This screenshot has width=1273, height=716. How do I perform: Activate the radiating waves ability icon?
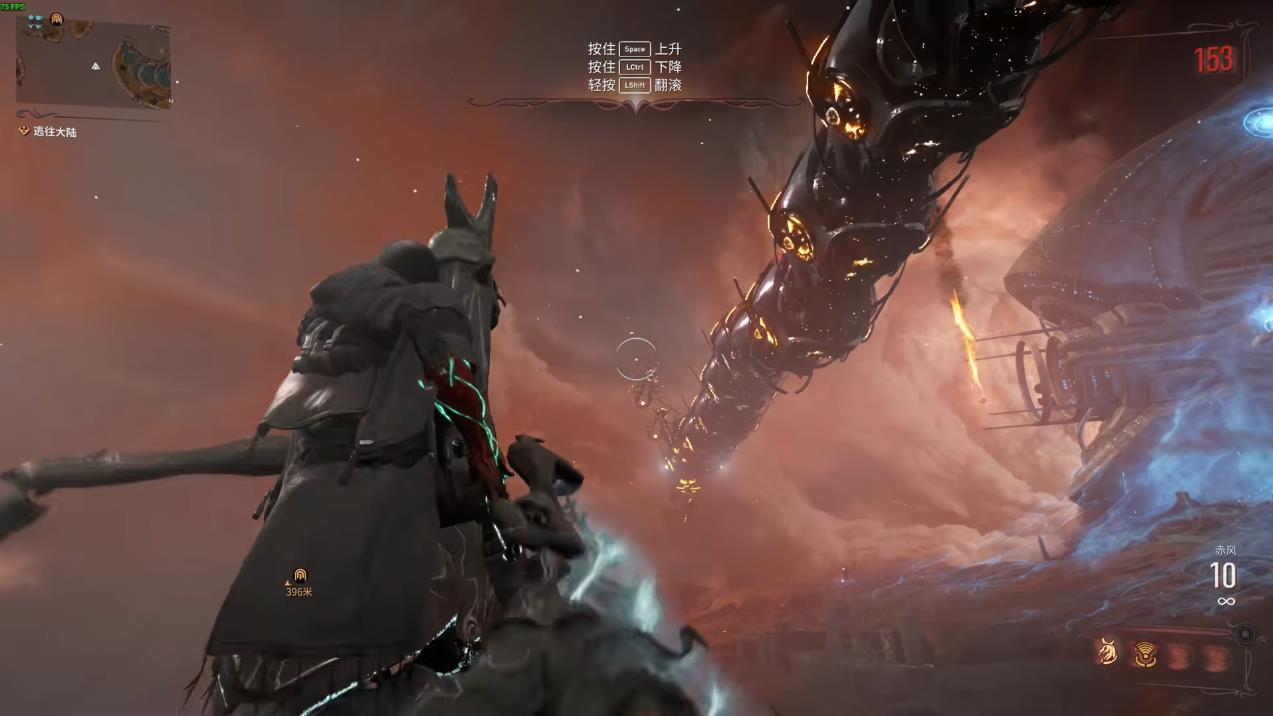1145,655
